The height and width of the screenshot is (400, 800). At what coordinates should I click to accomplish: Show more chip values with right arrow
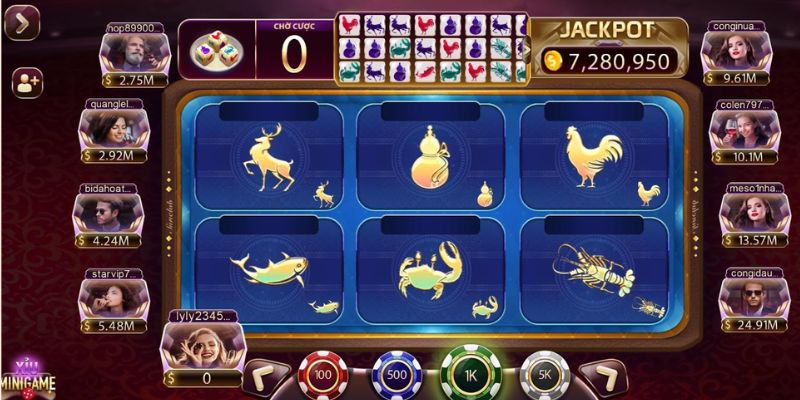[604, 378]
